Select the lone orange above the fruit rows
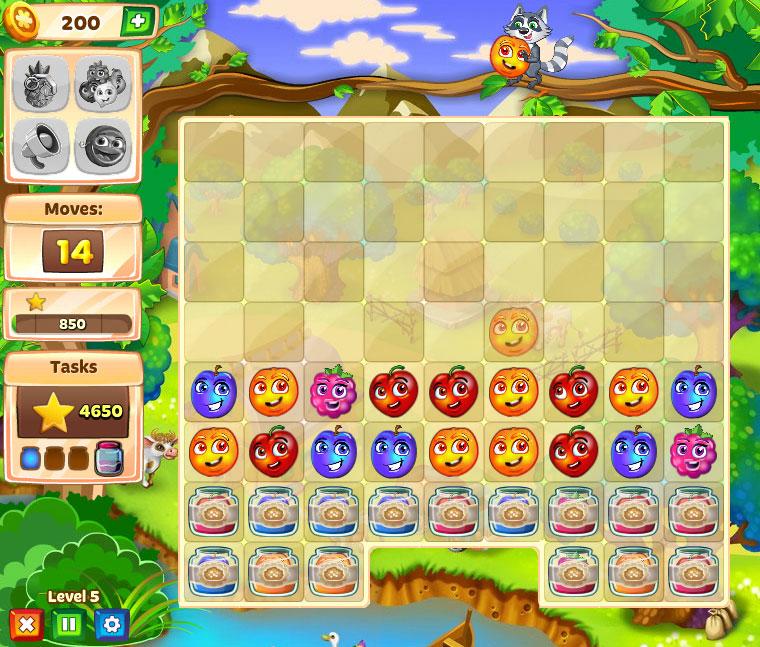 (x=513, y=331)
